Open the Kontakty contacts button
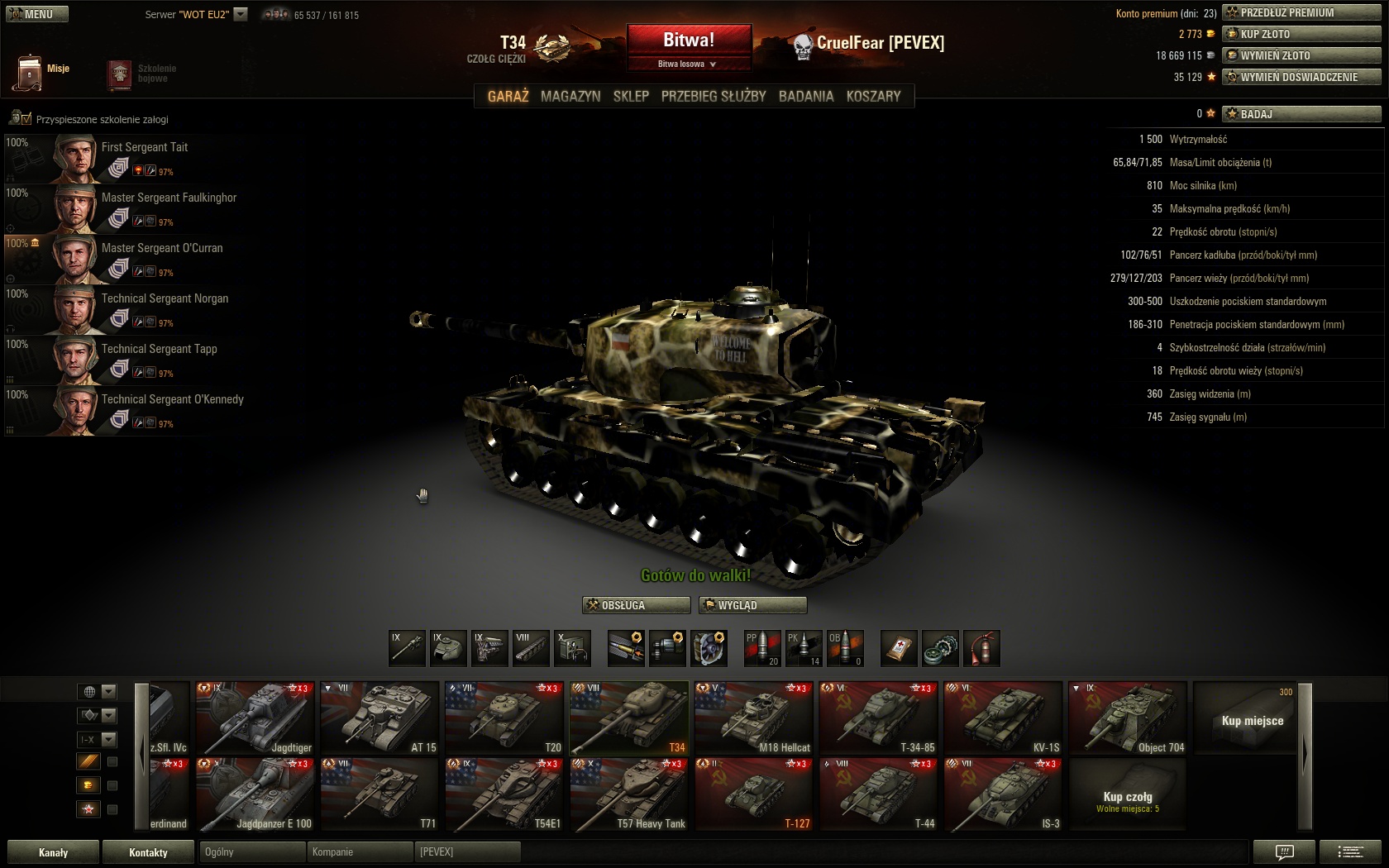This screenshot has width=1389, height=868. click(148, 852)
